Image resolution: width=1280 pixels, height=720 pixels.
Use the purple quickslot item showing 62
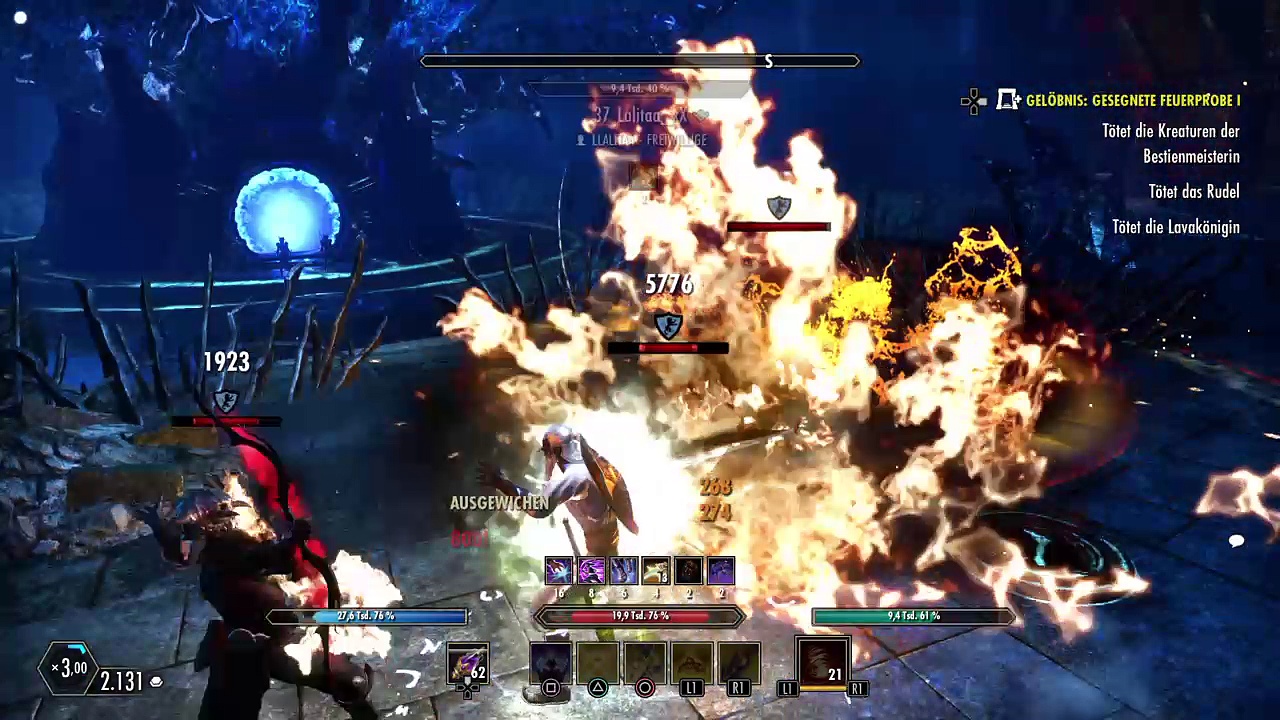(467, 663)
